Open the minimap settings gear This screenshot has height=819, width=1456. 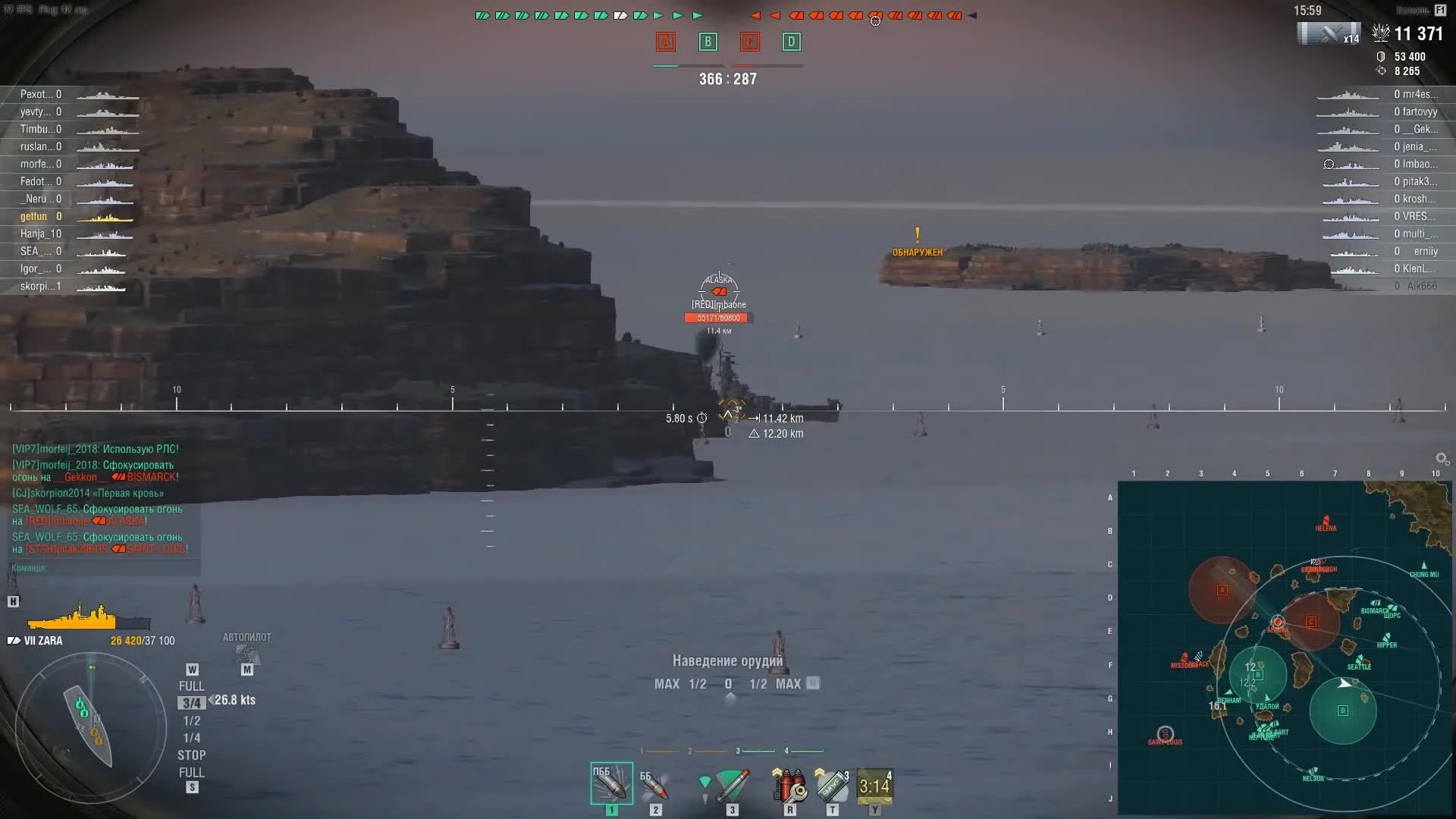pyautogui.click(x=1440, y=459)
